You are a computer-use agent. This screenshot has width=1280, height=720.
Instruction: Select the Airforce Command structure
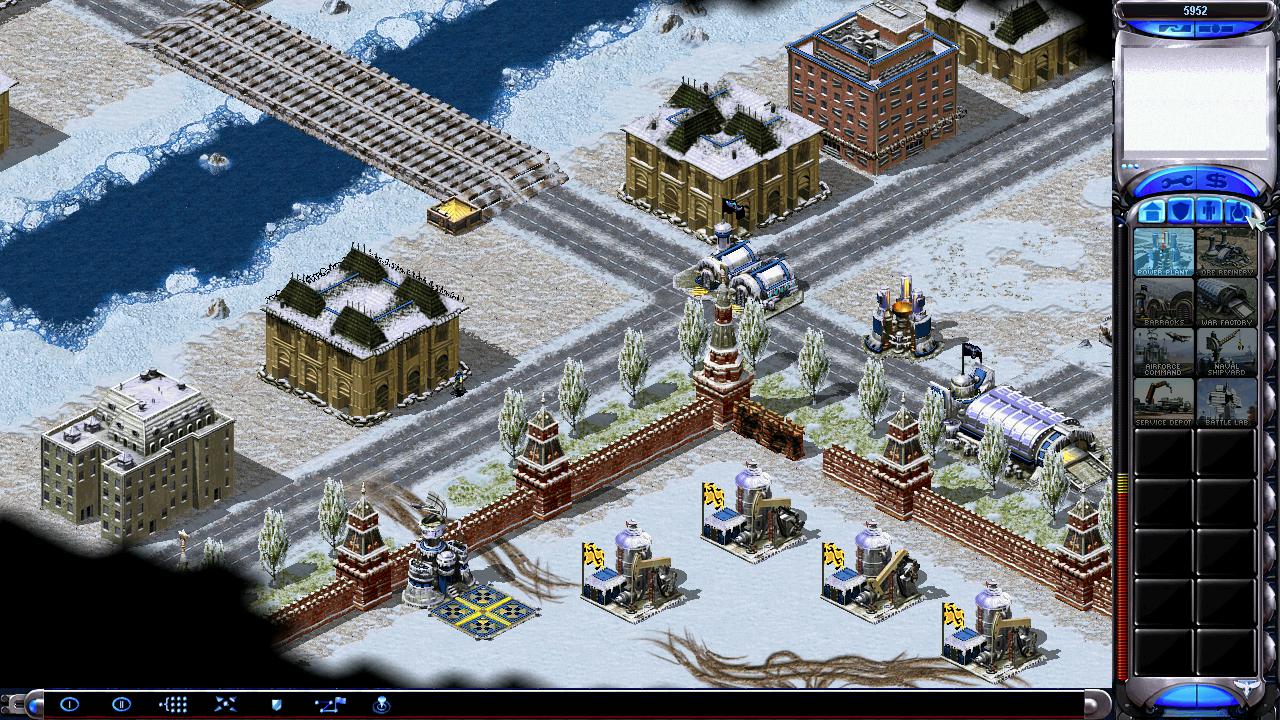(x=1163, y=352)
